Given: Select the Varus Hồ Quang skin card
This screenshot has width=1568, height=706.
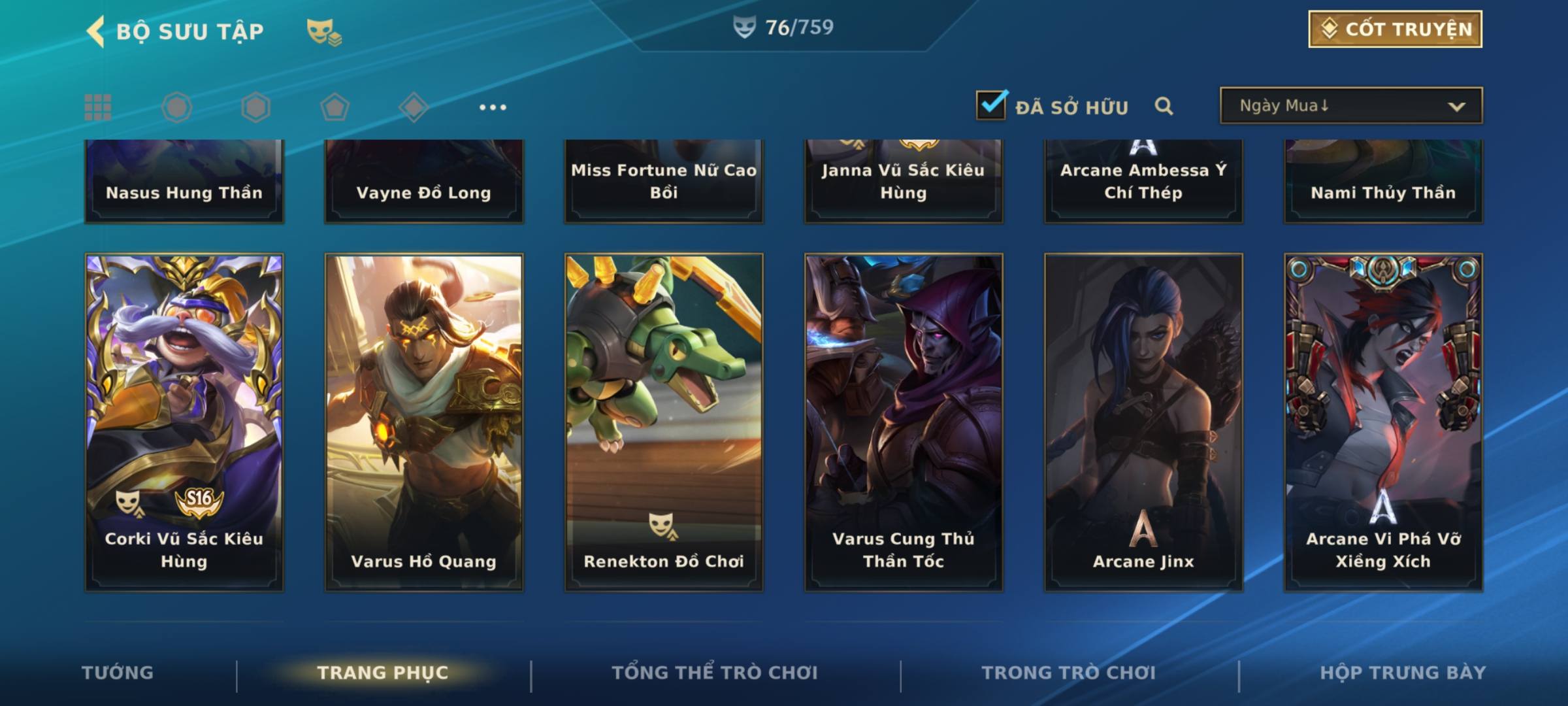Looking at the screenshot, I should click(x=424, y=422).
